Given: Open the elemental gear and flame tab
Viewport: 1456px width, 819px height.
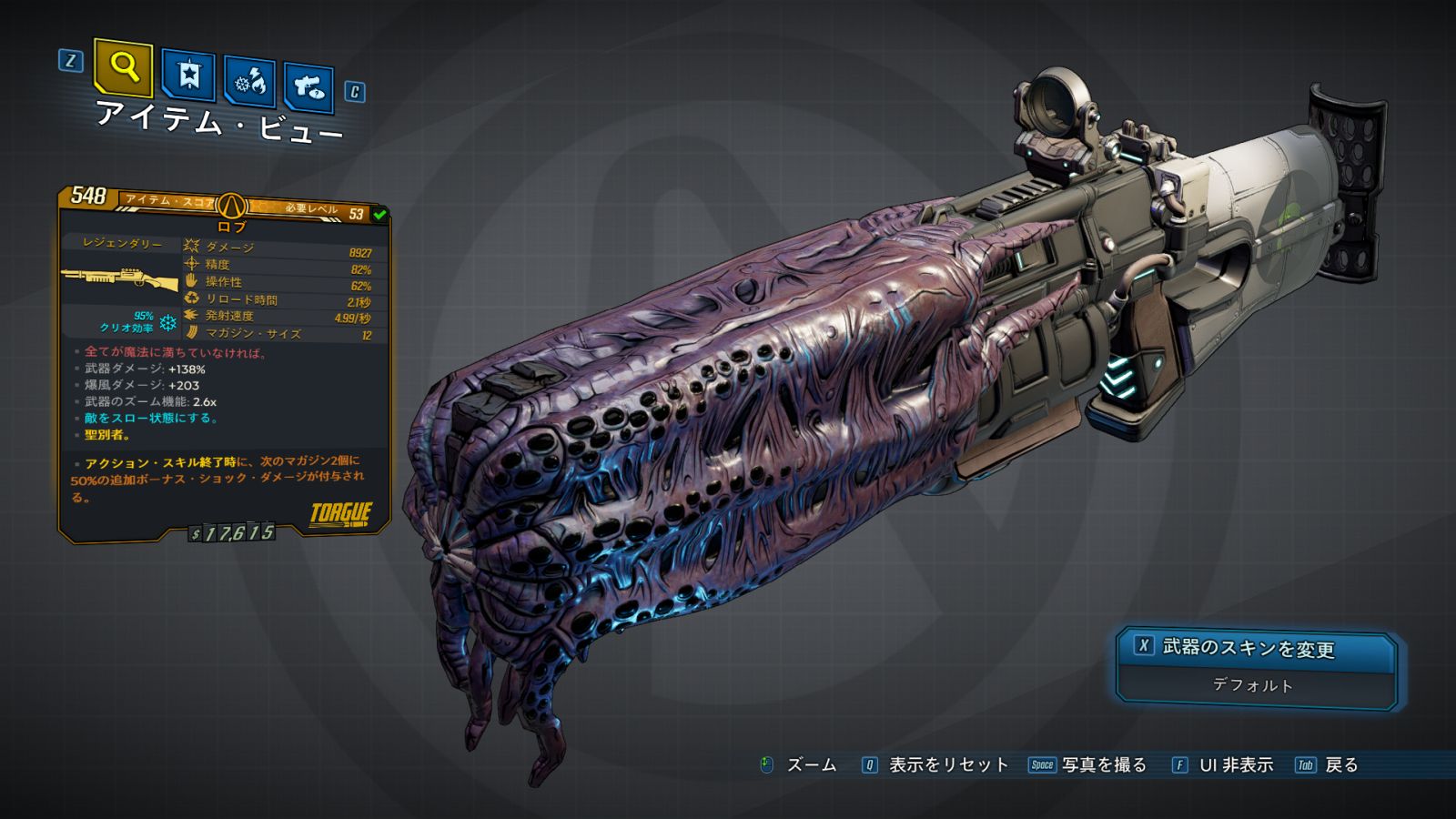Looking at the screenshot, I should (250, 82).
